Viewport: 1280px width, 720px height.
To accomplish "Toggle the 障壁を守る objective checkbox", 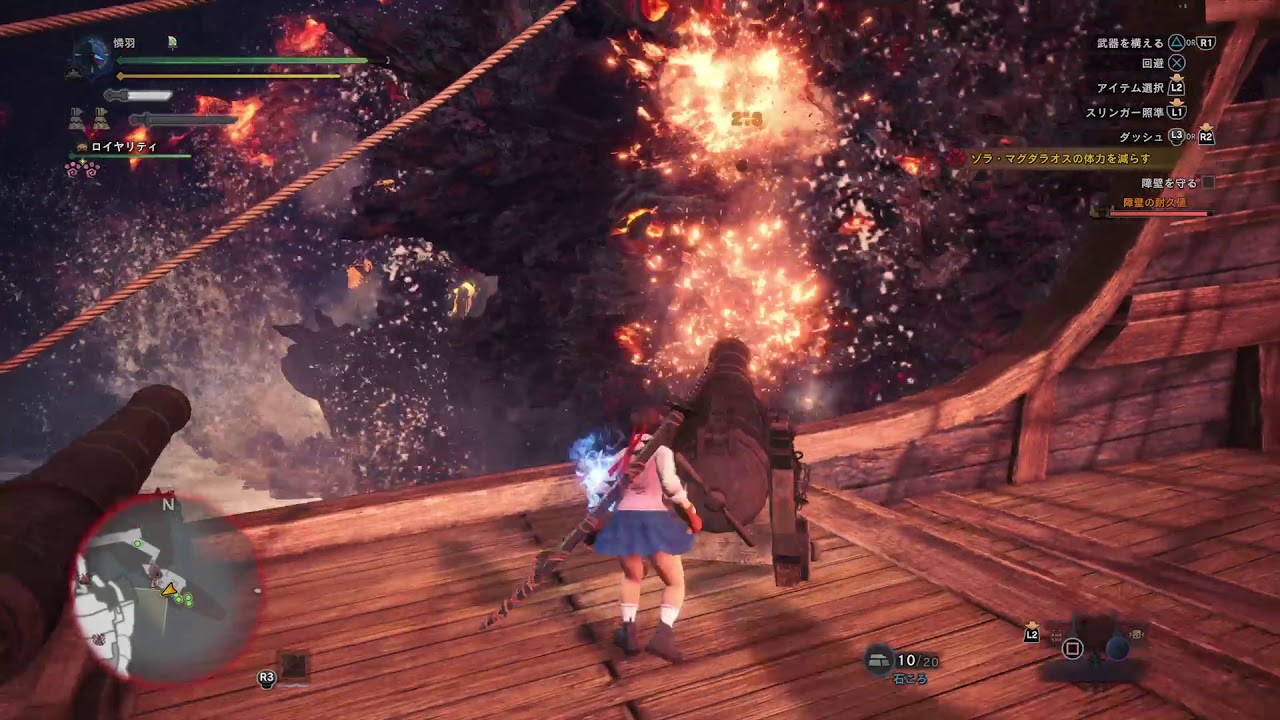I will coord(1207,184).
